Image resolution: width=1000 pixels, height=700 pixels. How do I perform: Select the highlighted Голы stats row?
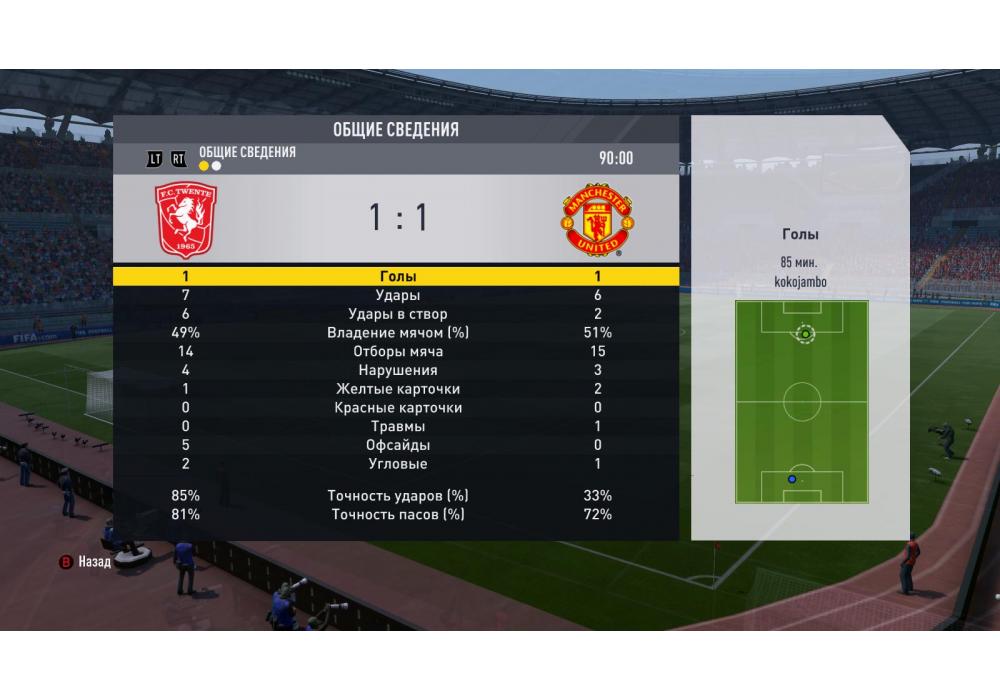pos(397,277)
